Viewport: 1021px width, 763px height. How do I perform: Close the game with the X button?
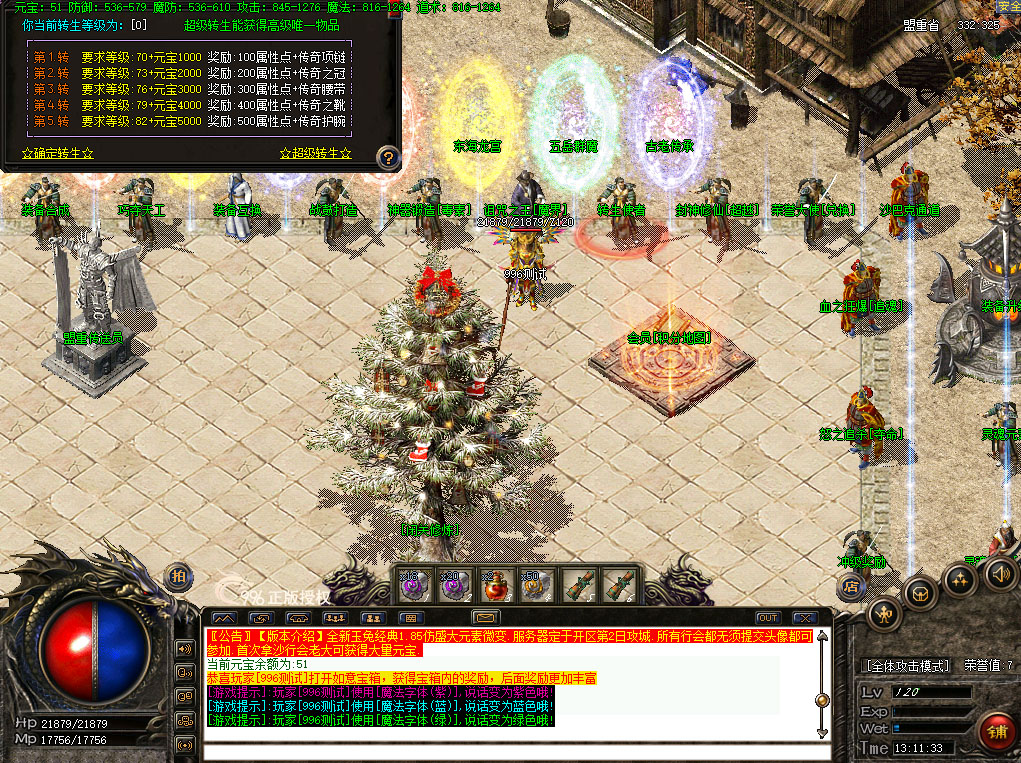click(802, 618)
